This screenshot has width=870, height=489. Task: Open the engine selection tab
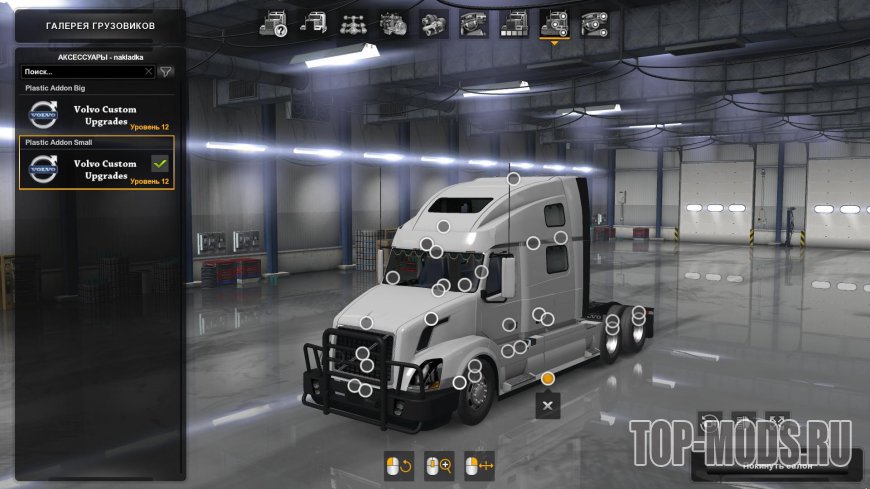pyautogui.click(x=392, y=23)
